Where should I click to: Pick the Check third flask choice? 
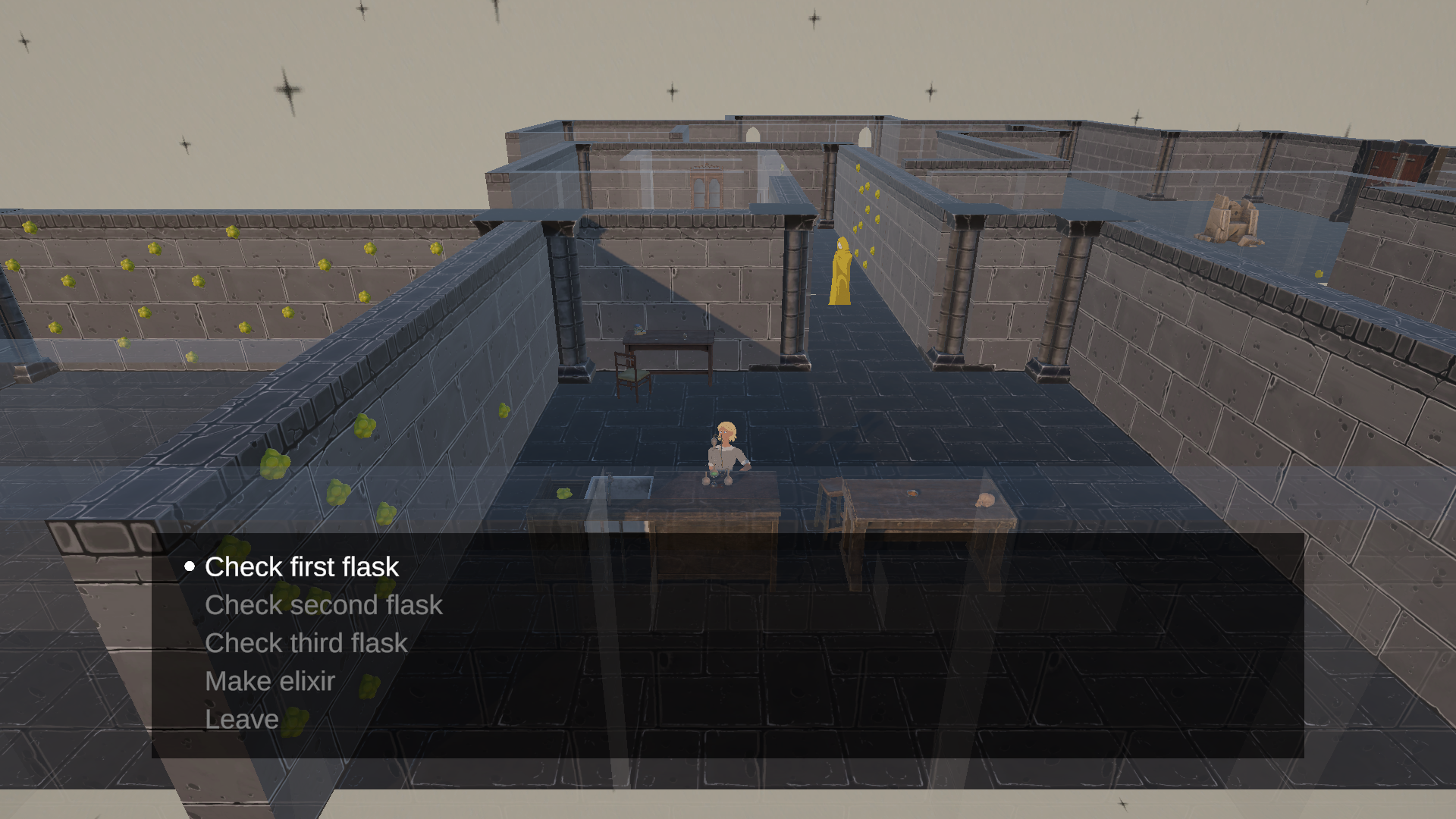[306, 643]
